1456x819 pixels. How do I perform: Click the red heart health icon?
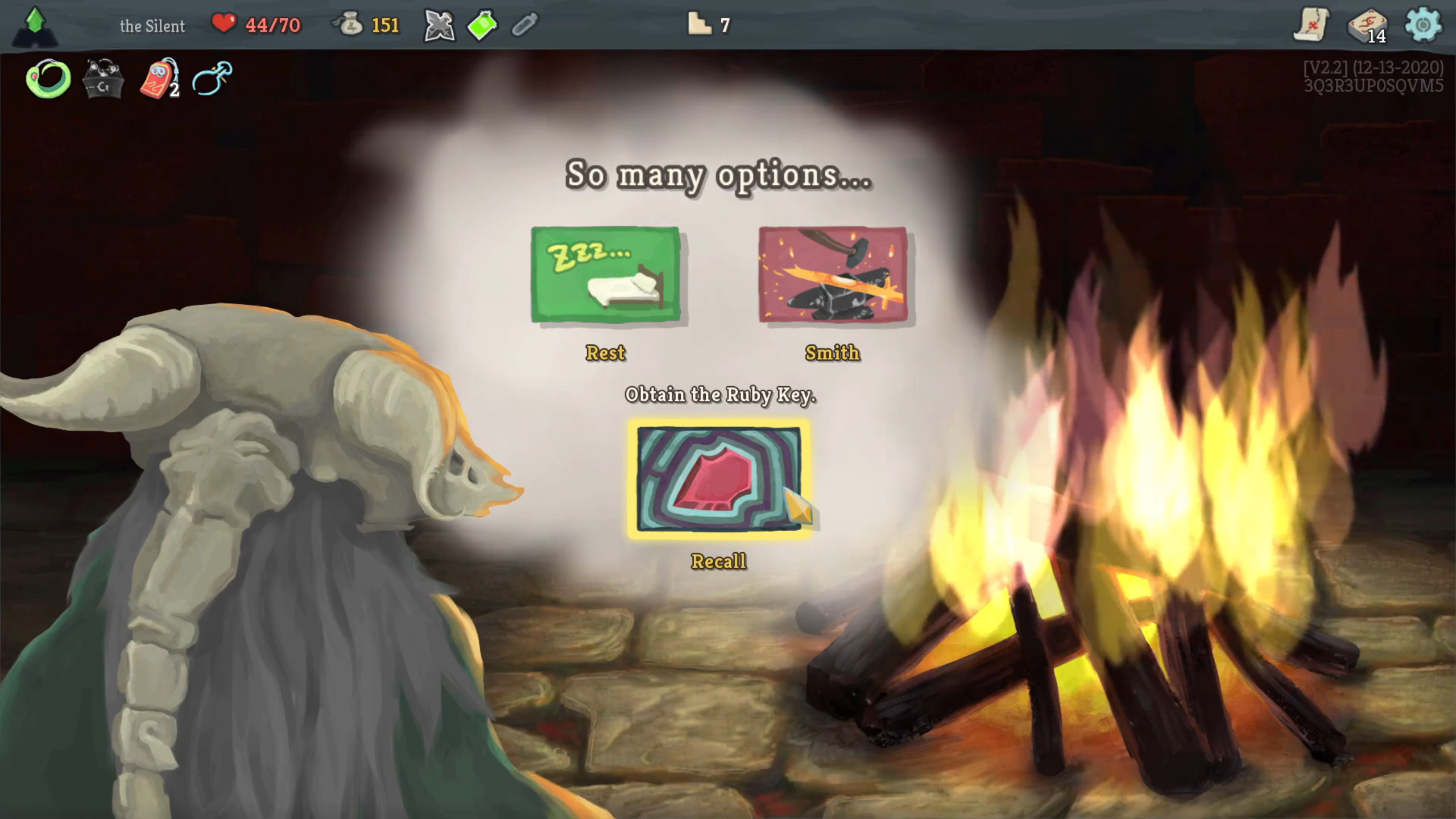(224, 23)
